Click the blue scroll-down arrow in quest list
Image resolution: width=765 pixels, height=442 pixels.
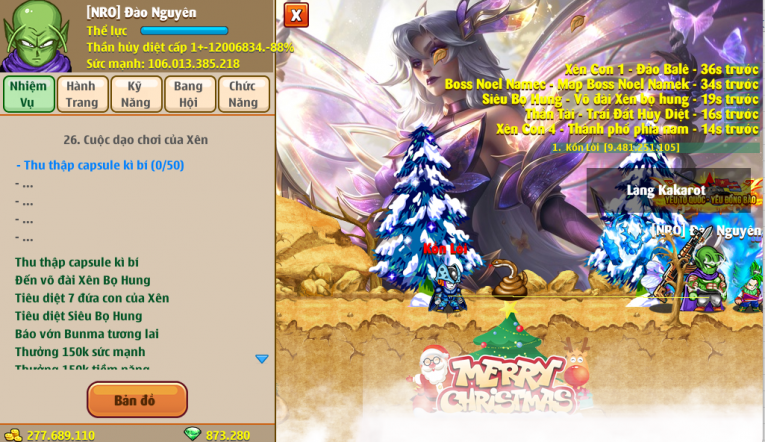(262, 359)
